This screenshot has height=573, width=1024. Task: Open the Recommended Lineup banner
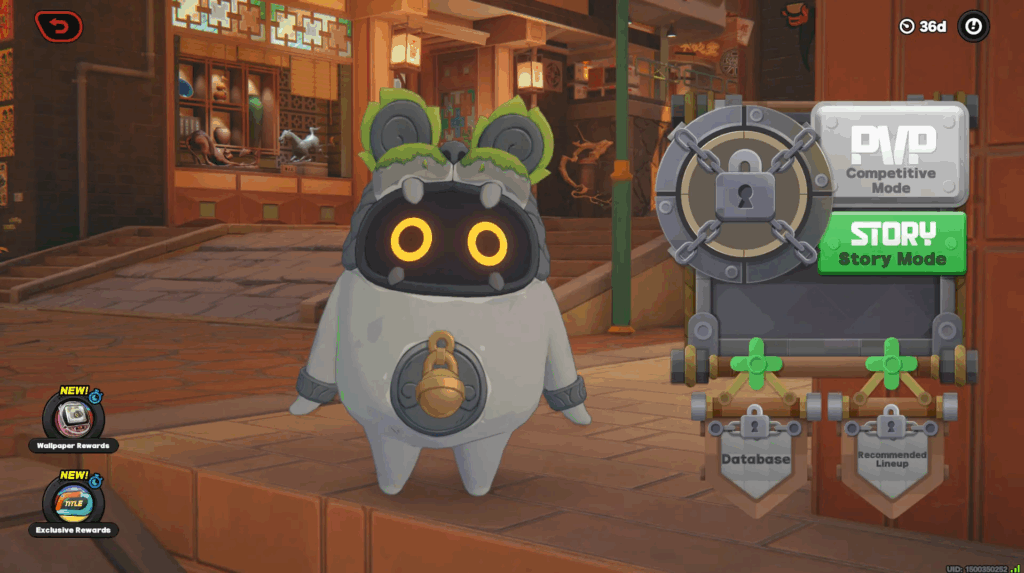tap(892, 457)
